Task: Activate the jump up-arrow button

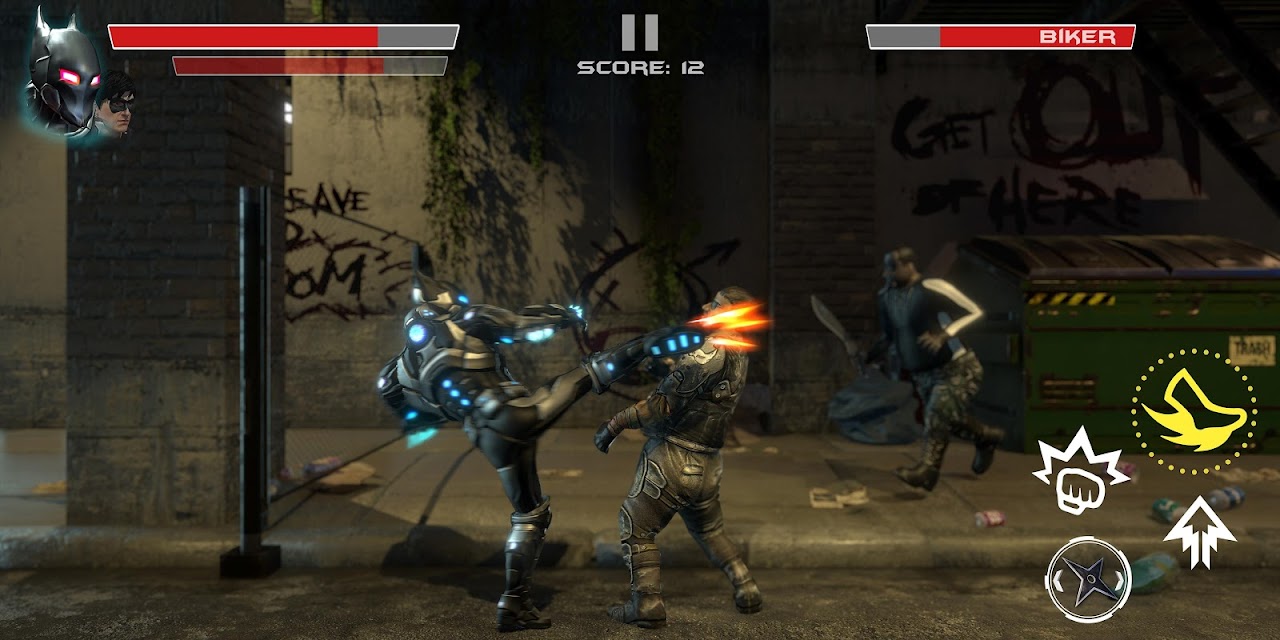Action: pos(1200,531)
